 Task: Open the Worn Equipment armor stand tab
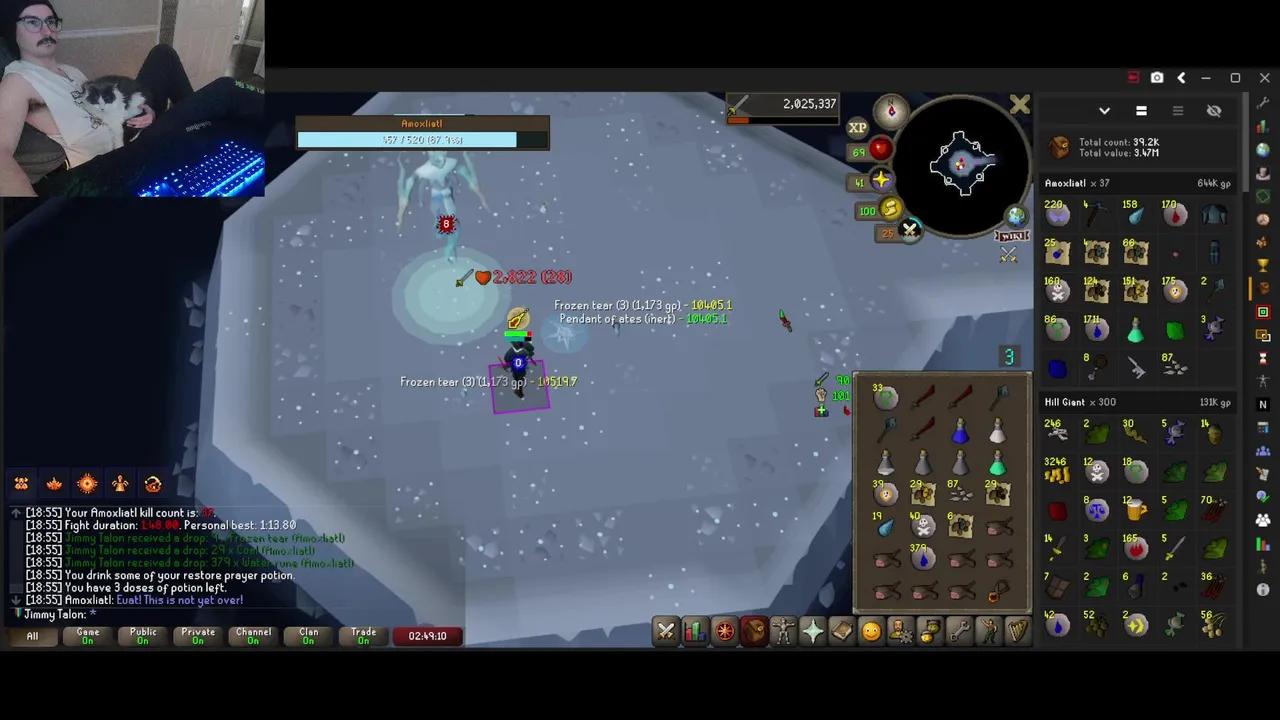coord(784,631)
